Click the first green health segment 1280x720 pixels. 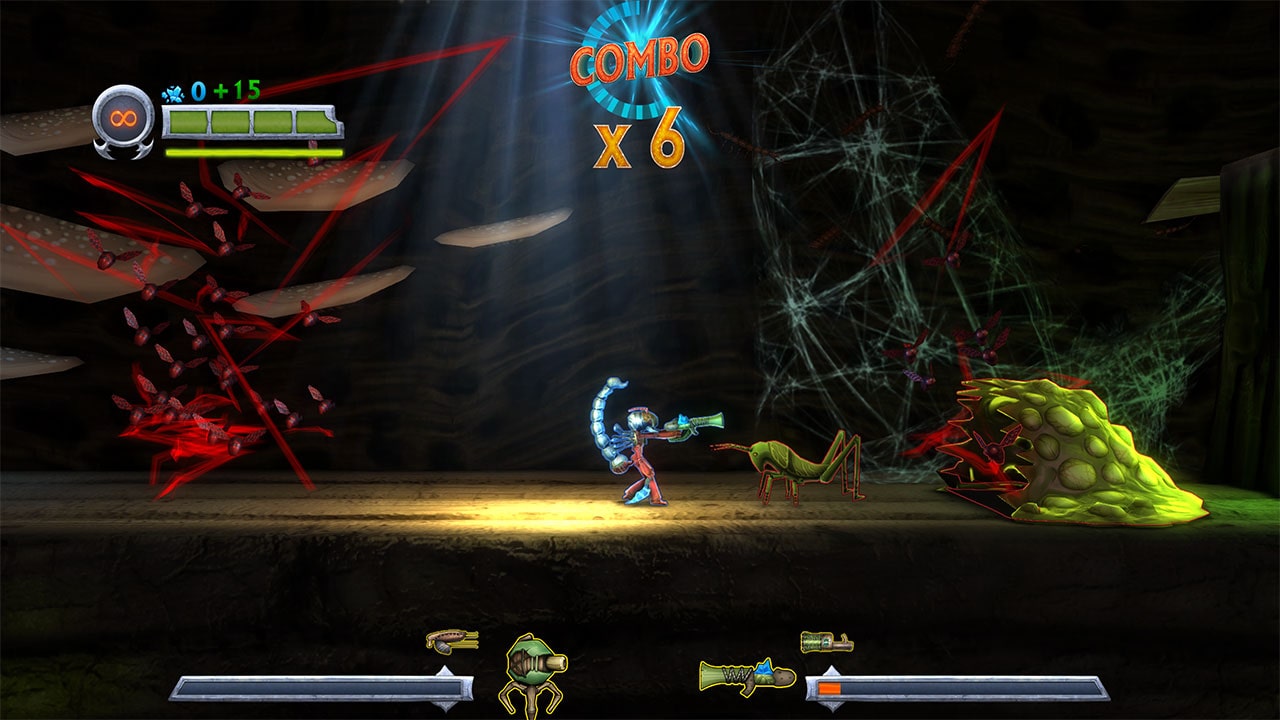click(x=190, y=121)
